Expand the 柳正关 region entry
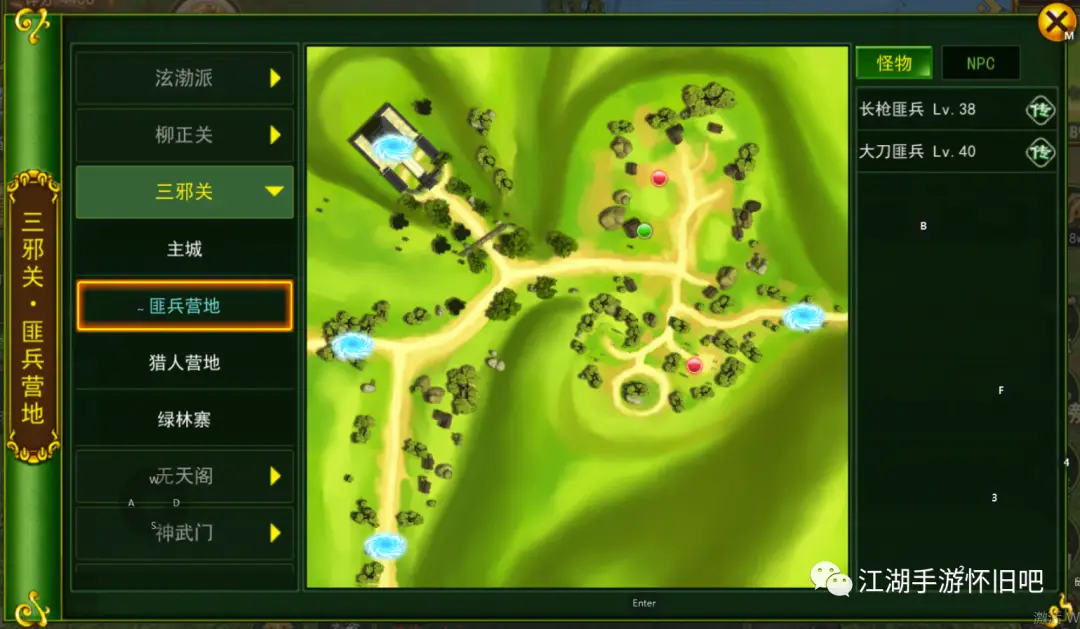This screenshot has height=629, width=1080. [x=184, y=135]
